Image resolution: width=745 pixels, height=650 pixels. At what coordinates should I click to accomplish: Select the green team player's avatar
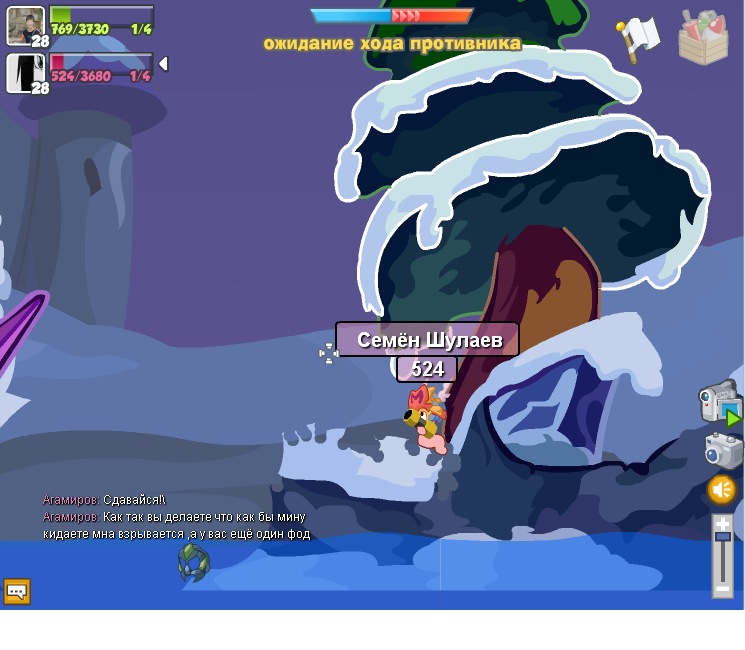pyautogui.click(x=24, y=24)
